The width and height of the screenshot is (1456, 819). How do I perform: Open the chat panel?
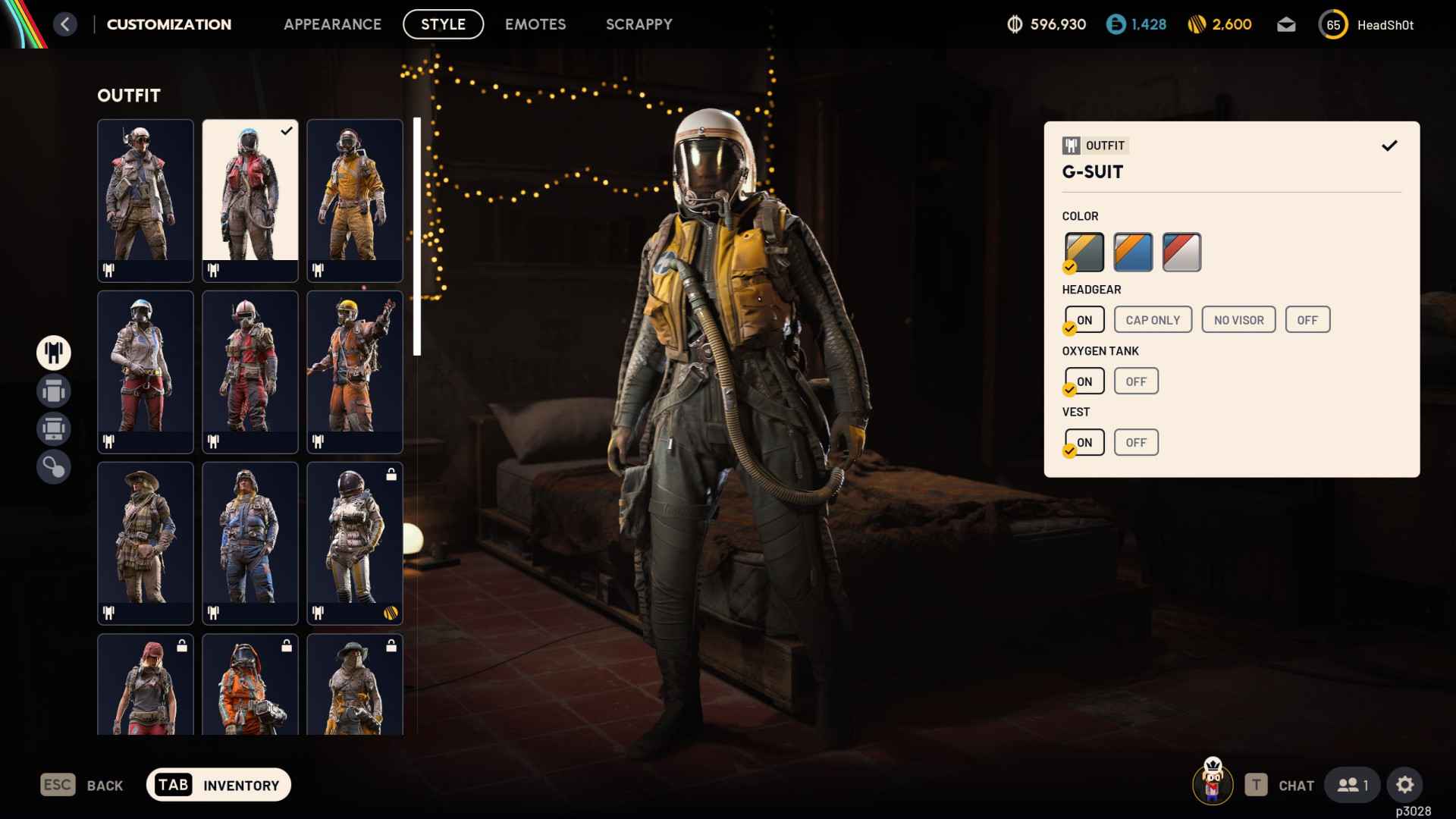(1294, 785)
